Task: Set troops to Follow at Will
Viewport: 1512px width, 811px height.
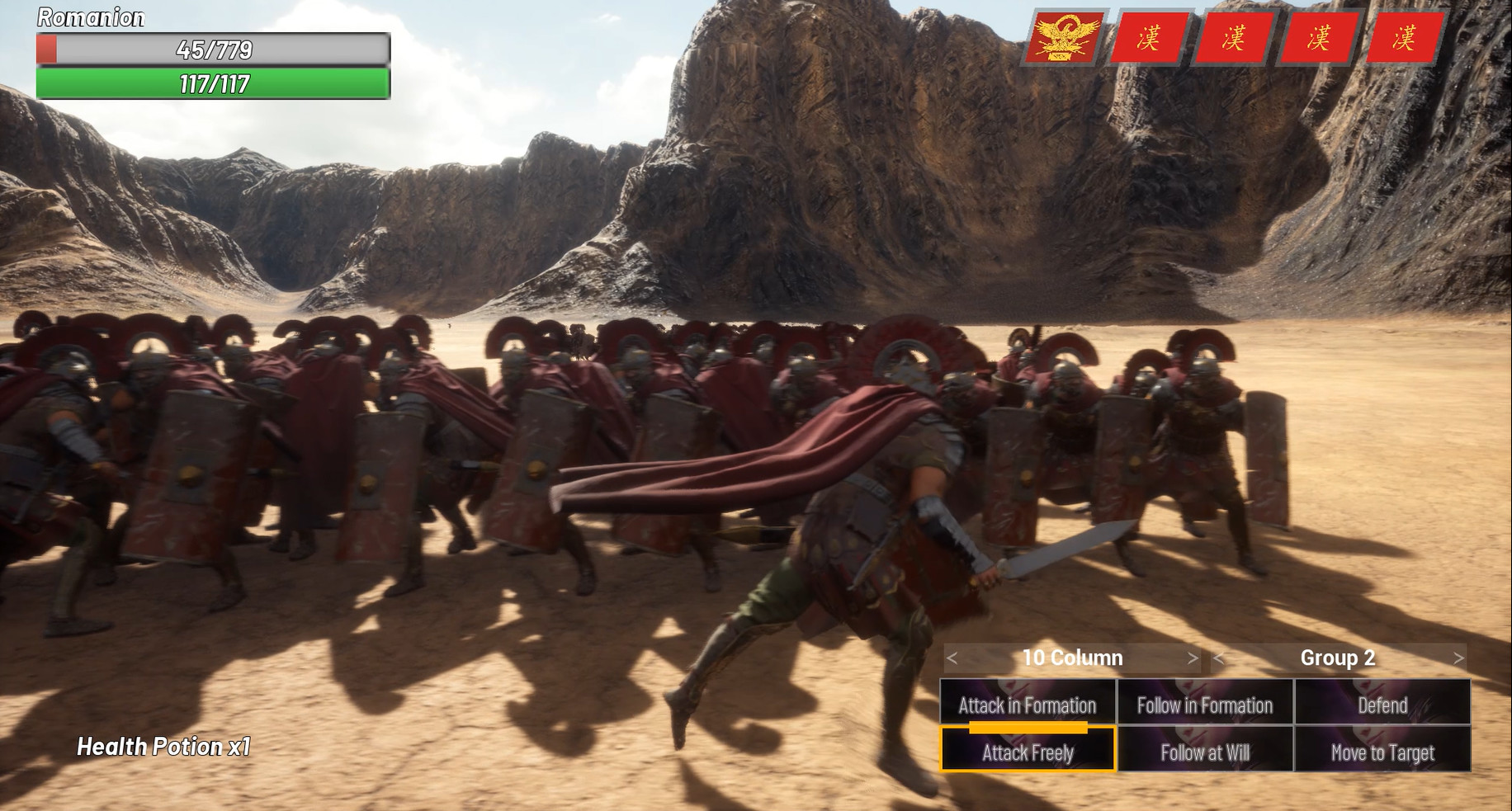Action: coord(1204,752)
